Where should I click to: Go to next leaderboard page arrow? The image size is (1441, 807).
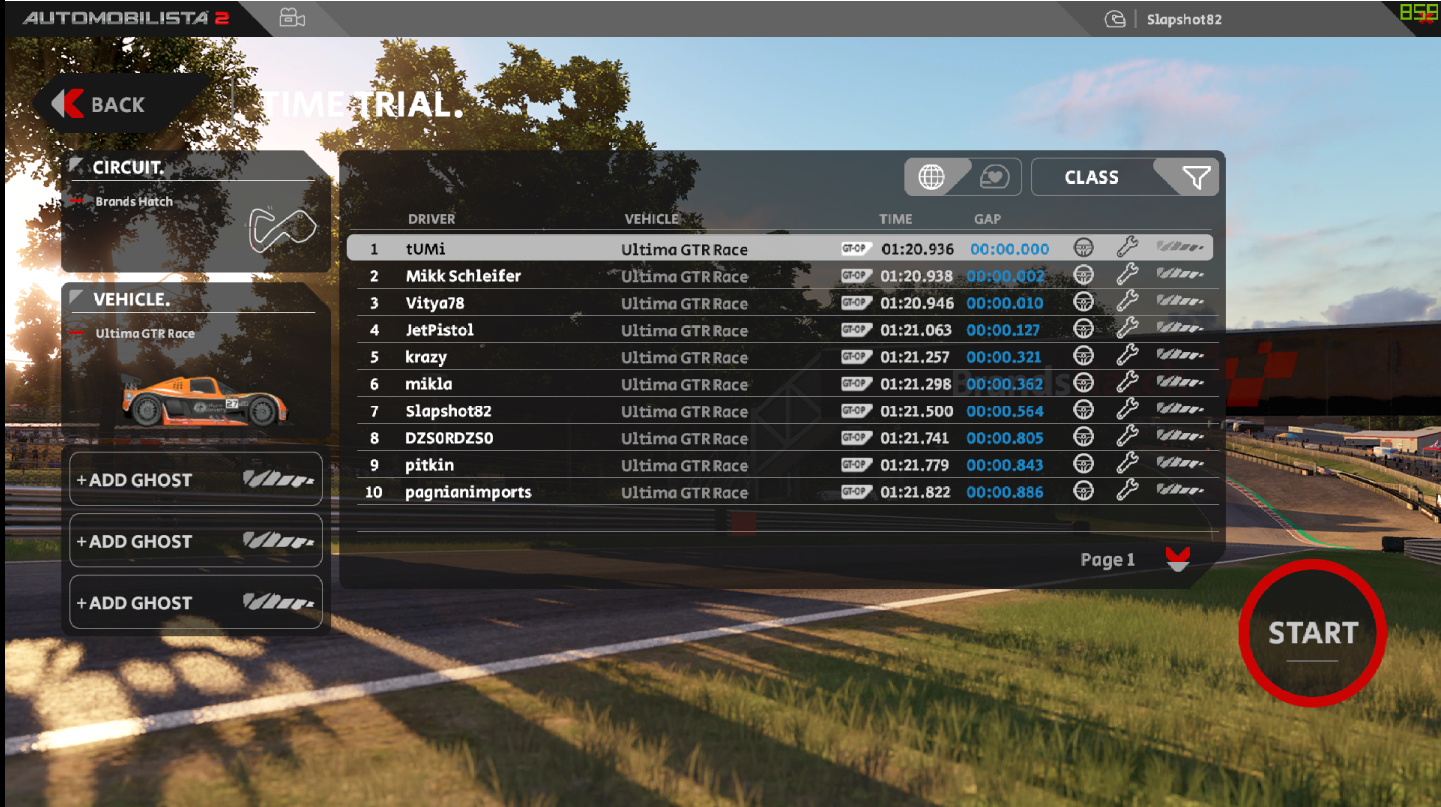pyautogui.click(x=1177, y=560)
